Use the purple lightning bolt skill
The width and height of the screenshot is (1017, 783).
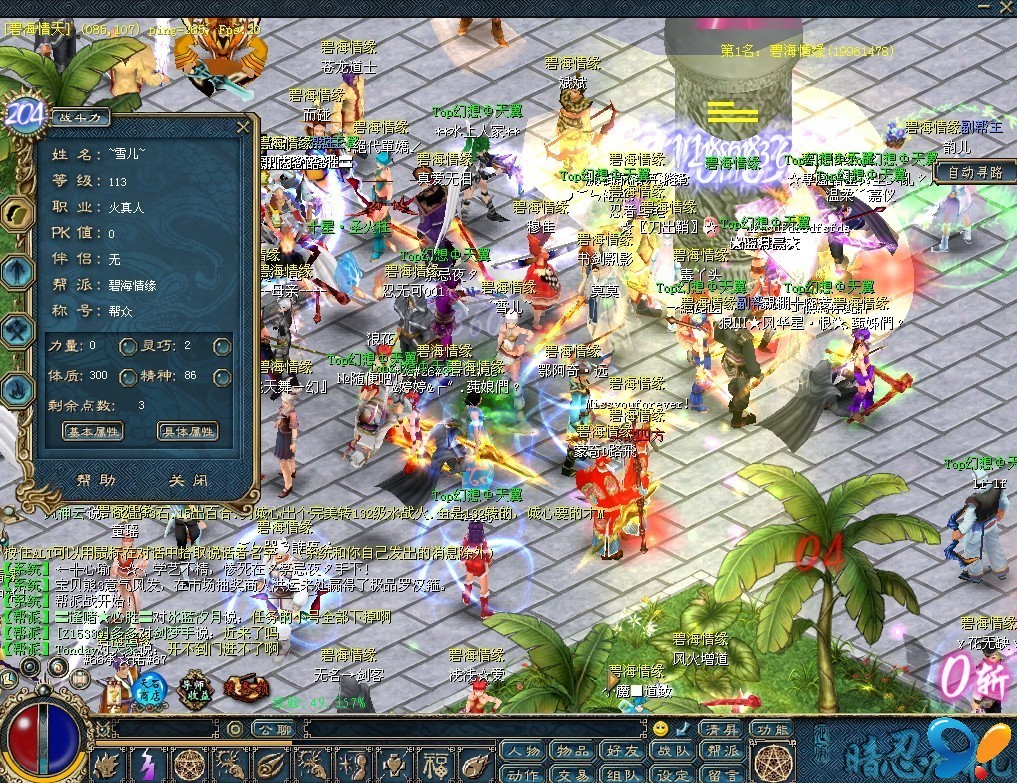click(x=147, y=766)
